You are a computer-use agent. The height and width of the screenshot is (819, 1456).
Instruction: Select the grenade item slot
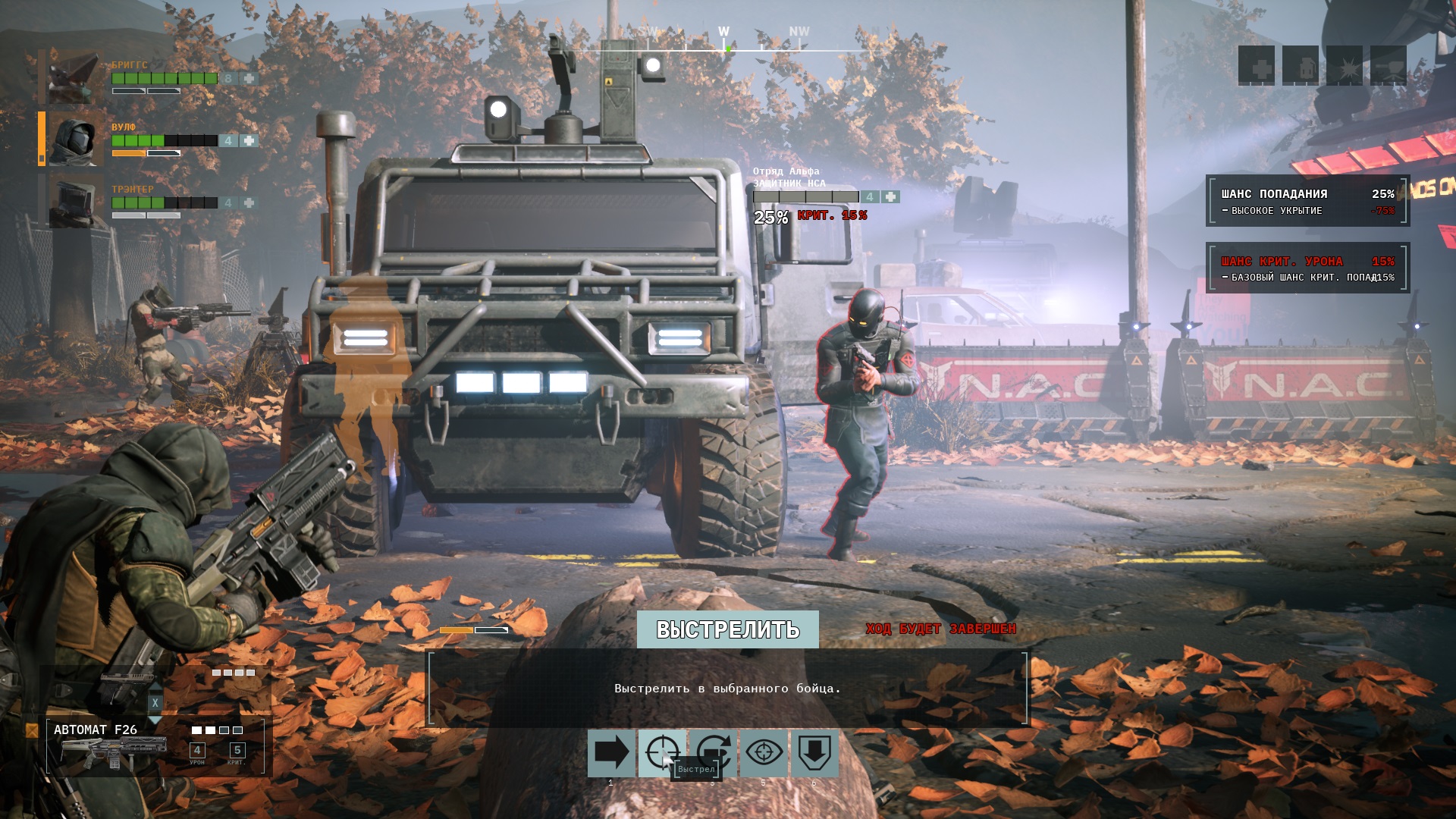point(1301,67)
